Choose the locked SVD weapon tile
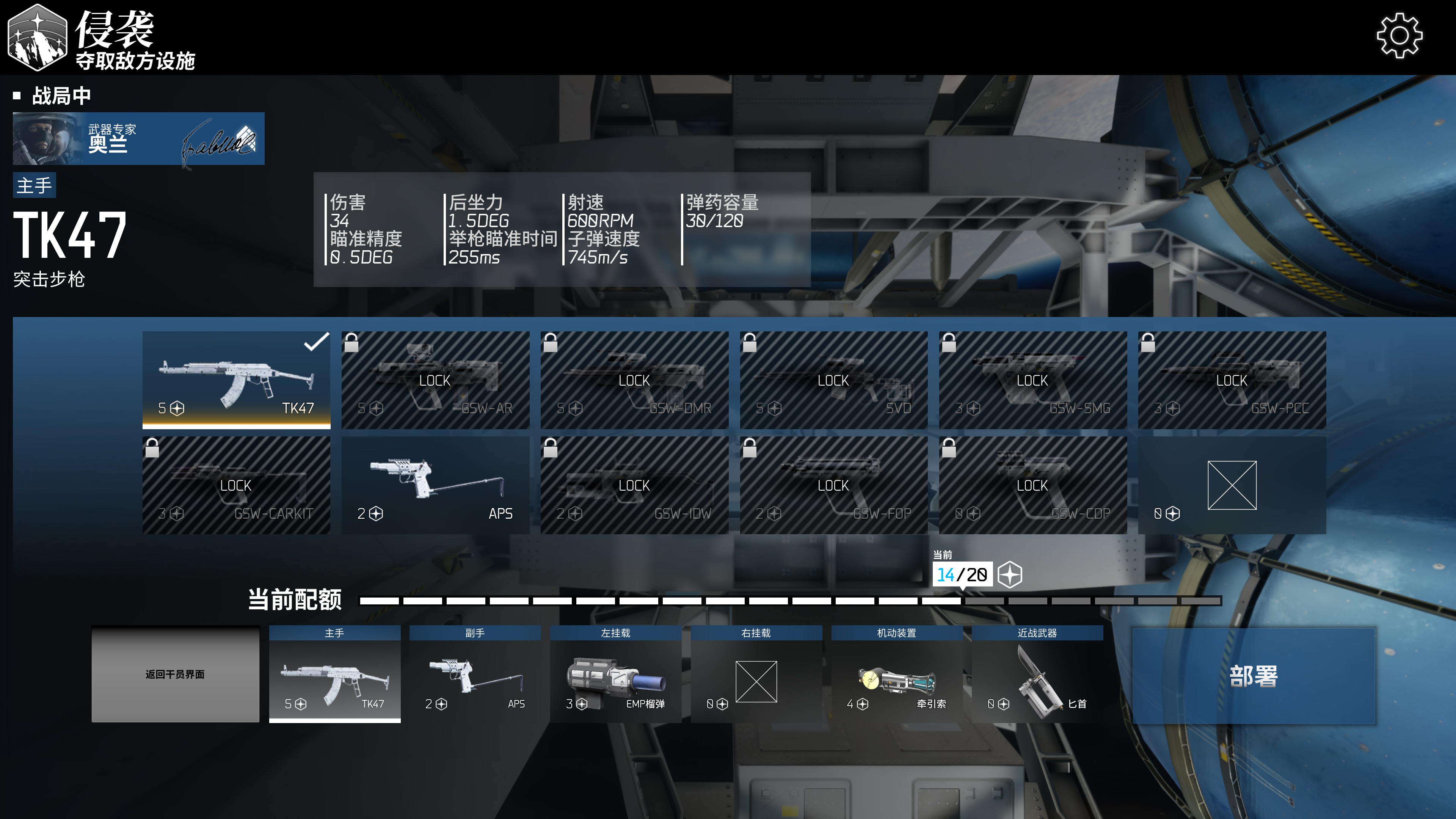 pyautogui.click(x=834, y=380)
